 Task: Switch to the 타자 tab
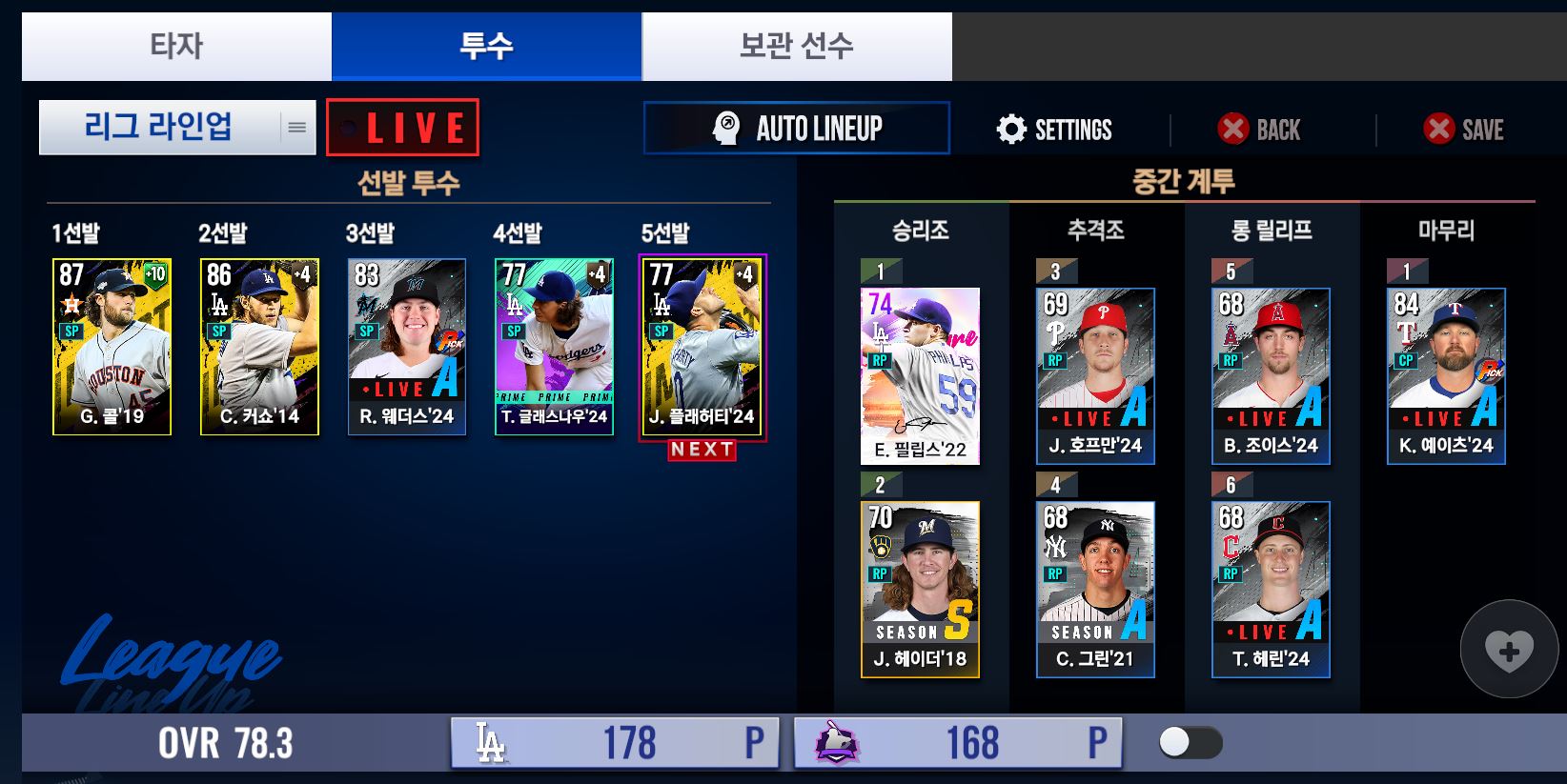pyautogui.click(x=176, y=46)
